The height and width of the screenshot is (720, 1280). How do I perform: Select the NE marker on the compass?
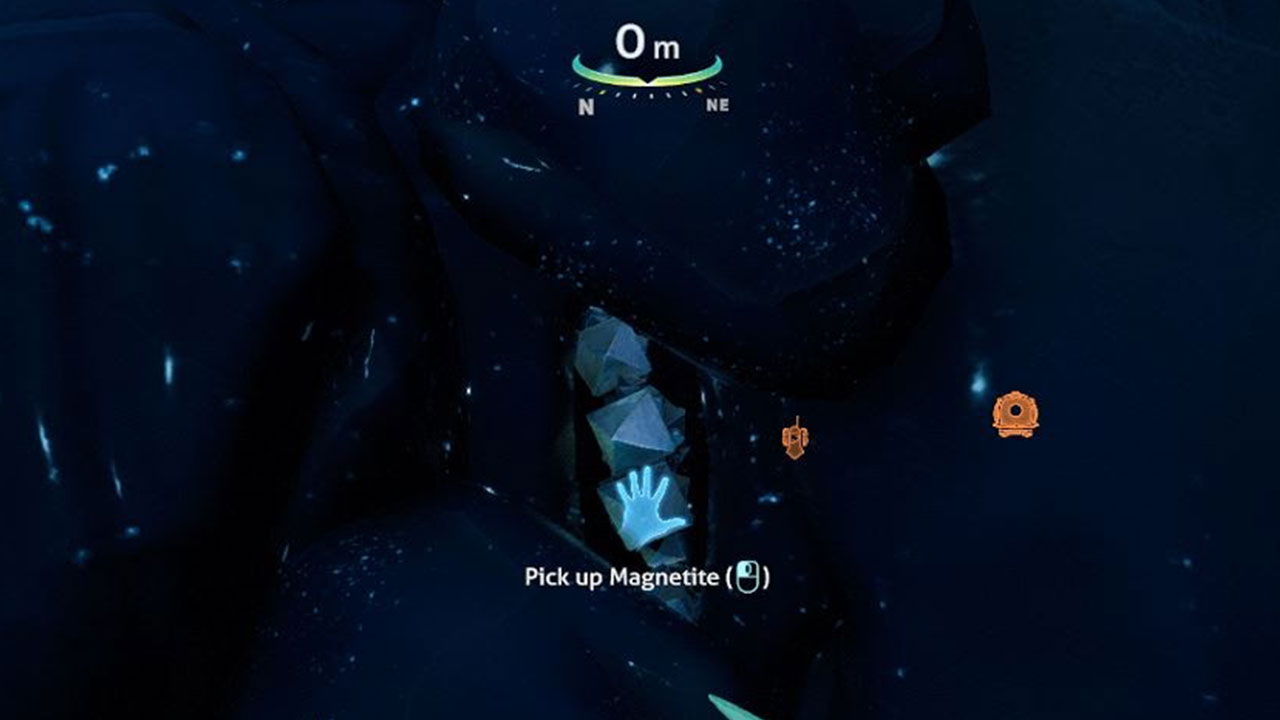717,104
